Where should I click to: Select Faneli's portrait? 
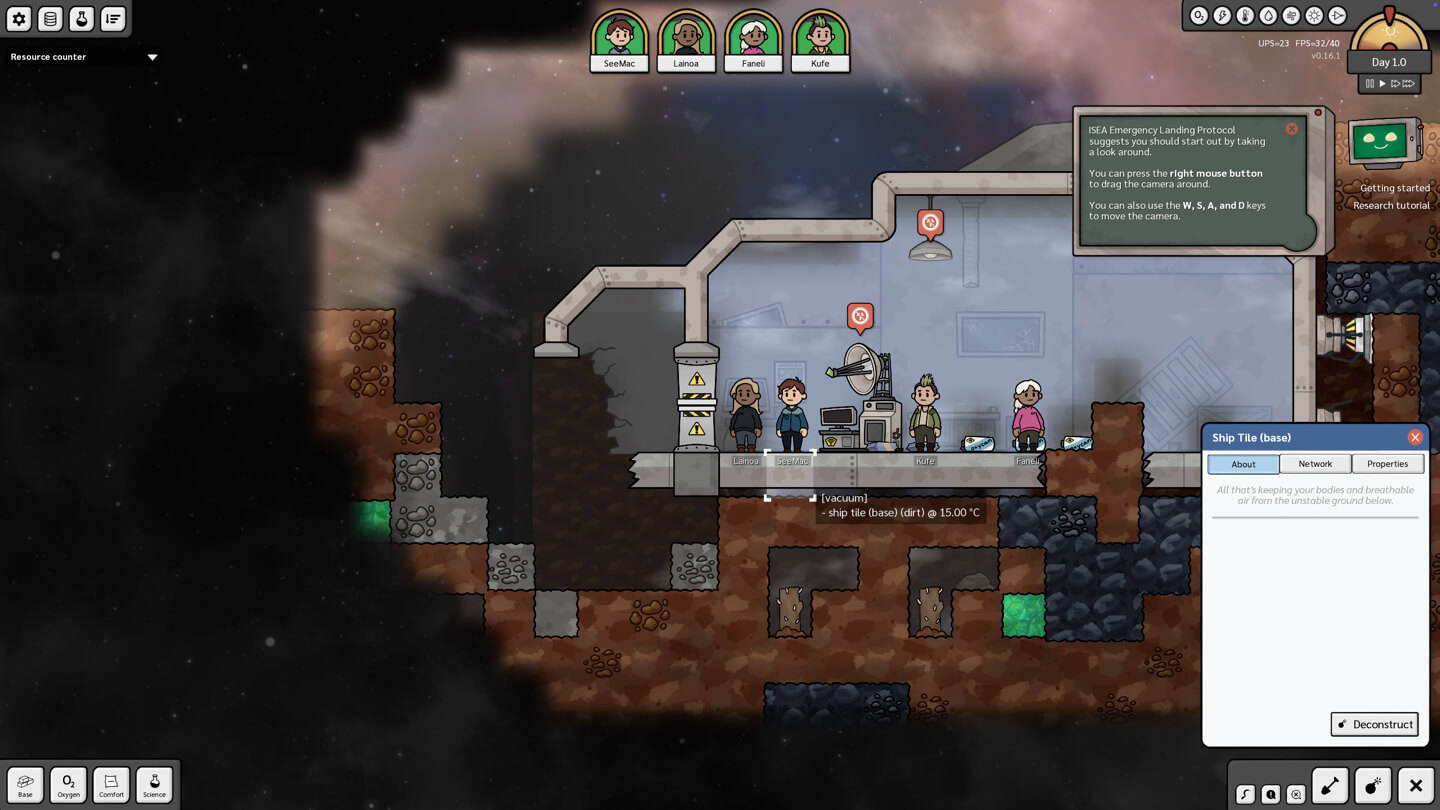tap(753, 40)
